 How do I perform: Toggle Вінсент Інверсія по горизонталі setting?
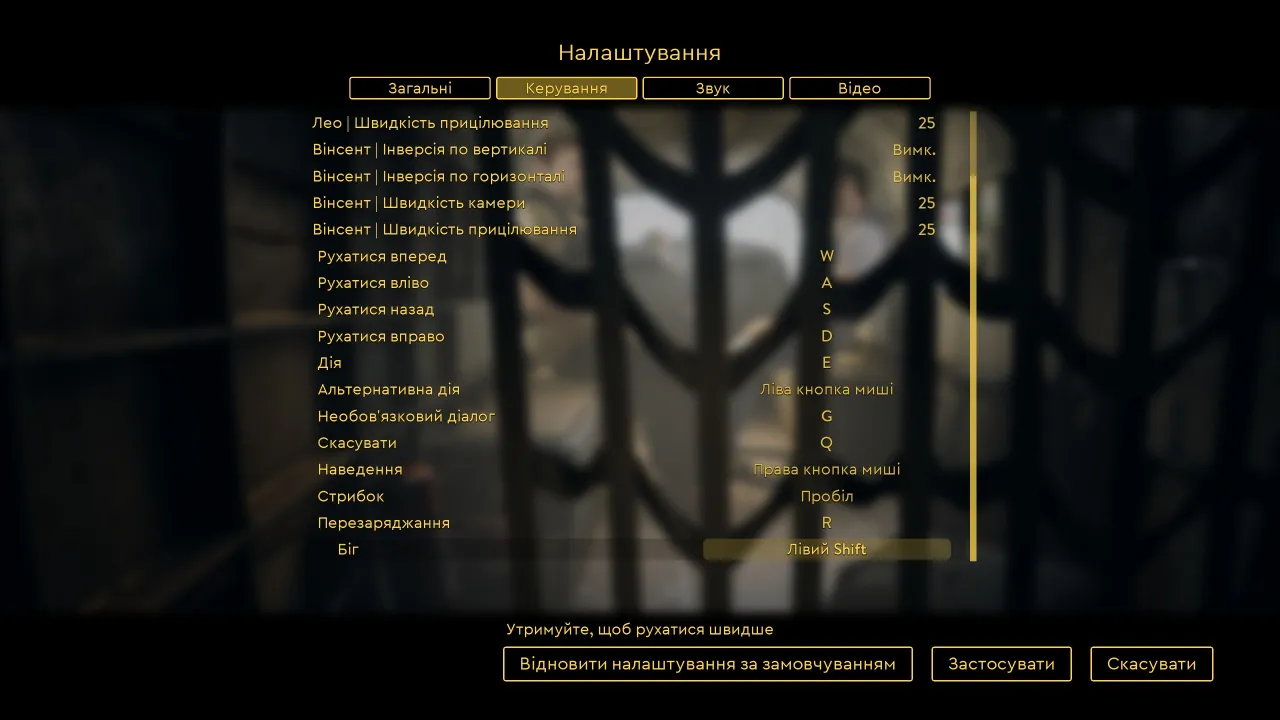coord(913,177)
